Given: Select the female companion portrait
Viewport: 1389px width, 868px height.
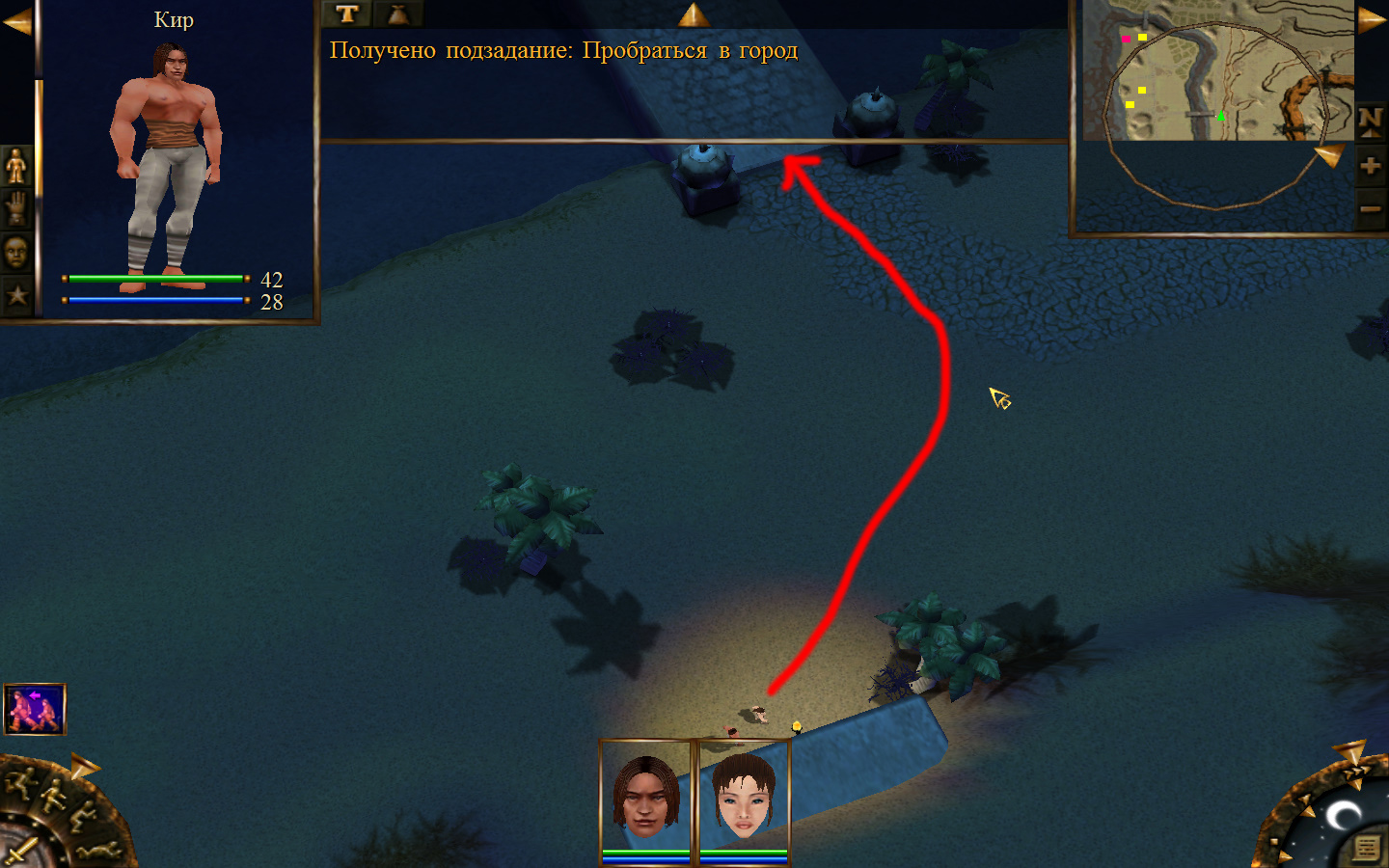Looking at the screenshot, I should coord(744,797).
